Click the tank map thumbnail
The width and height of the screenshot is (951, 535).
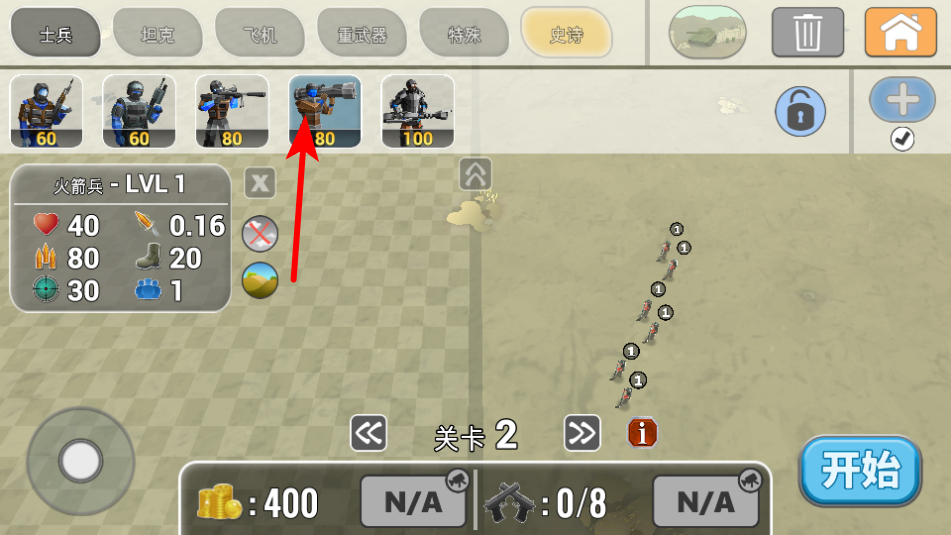point(707,32)
